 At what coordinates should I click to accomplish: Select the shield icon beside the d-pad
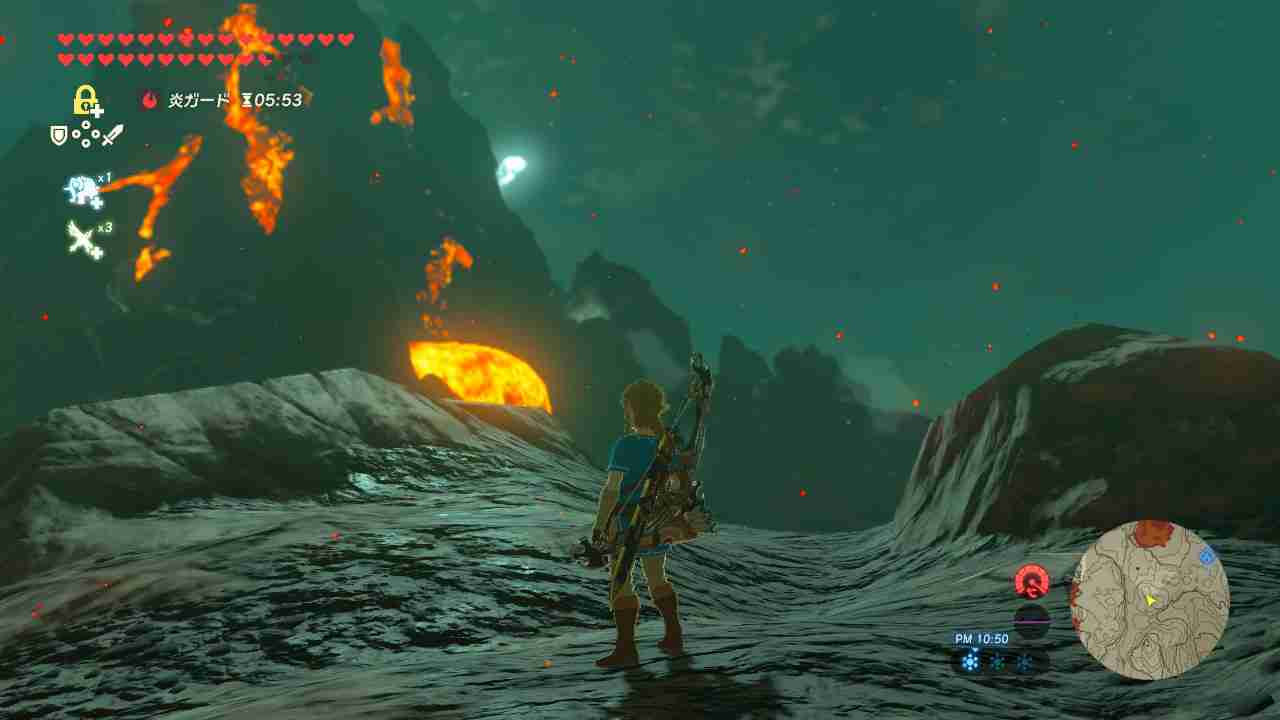(59, 135)
